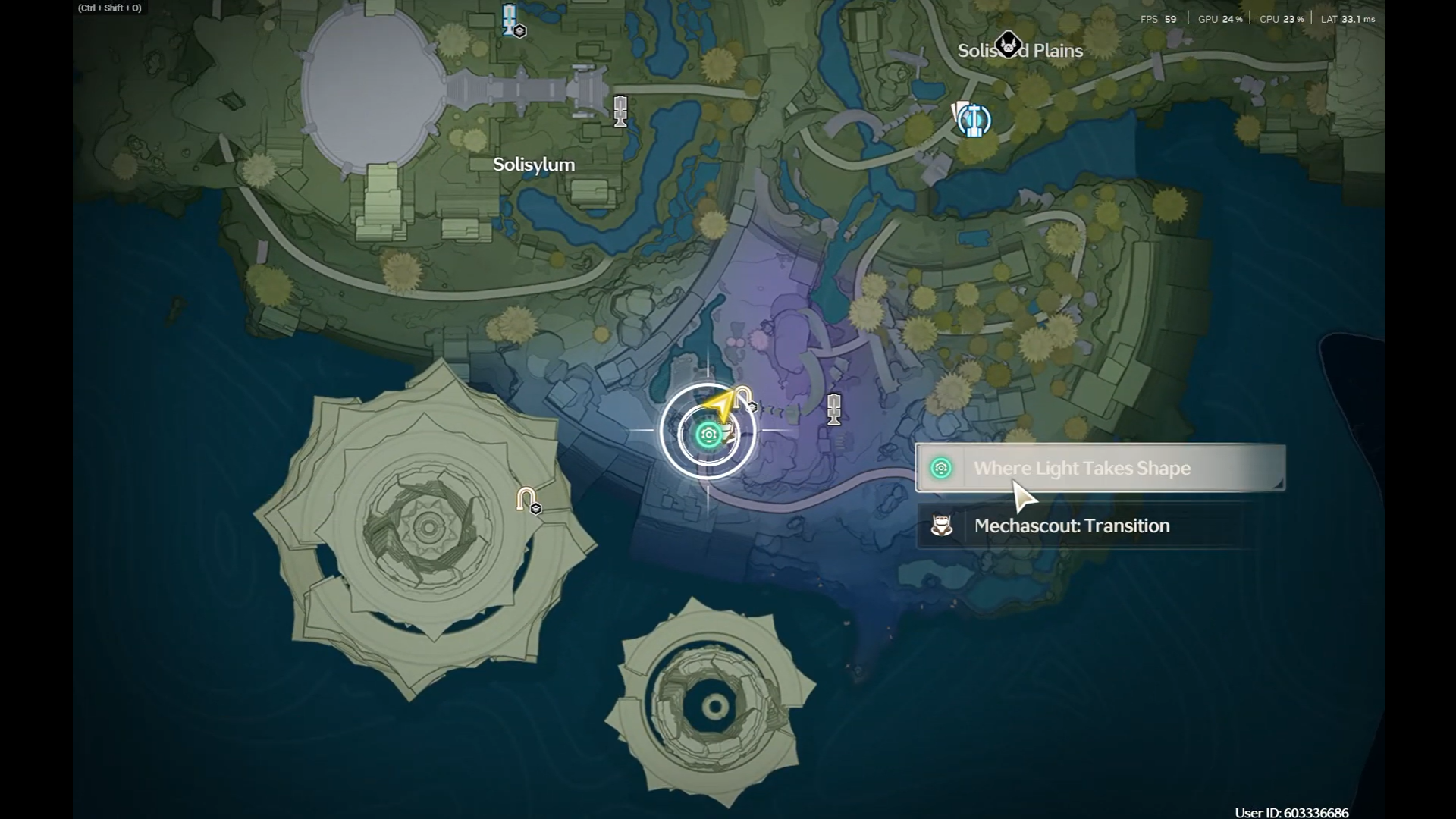1456x819 pixels.
Task: Select the grey beacon in the purple zone
Action: tap(834, 409)
